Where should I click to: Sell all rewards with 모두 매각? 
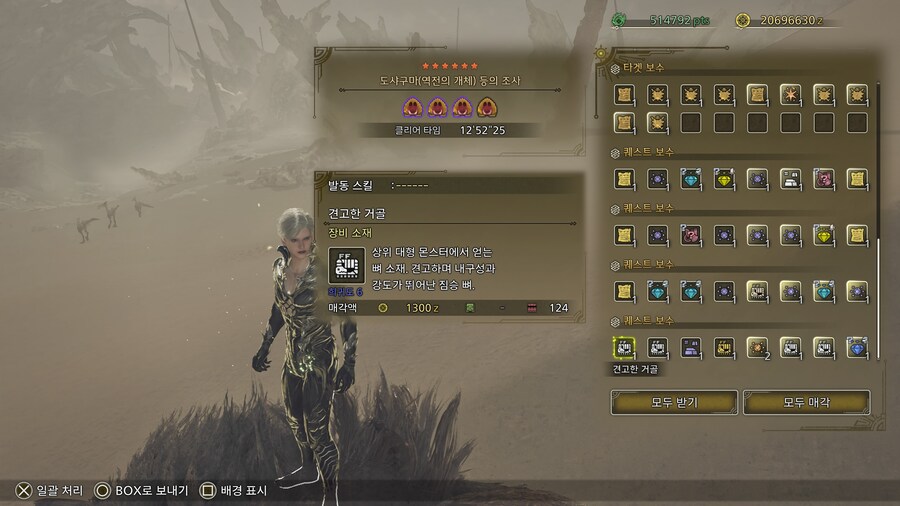pos(820,402)
